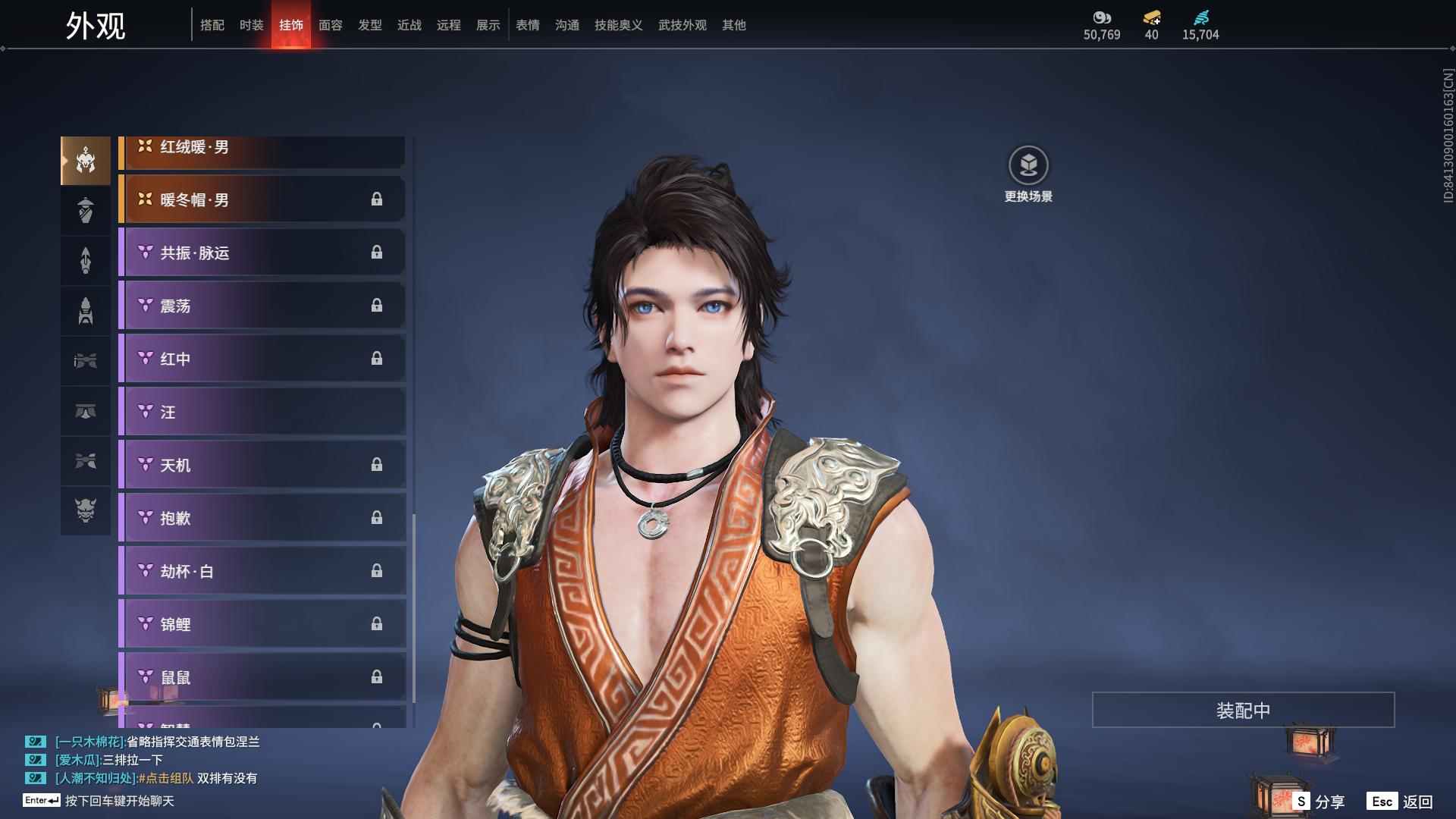The height and width of the screenshot is (819, 1456).
Task: Select the 面容 face tab
Action: tap(331, 25)
